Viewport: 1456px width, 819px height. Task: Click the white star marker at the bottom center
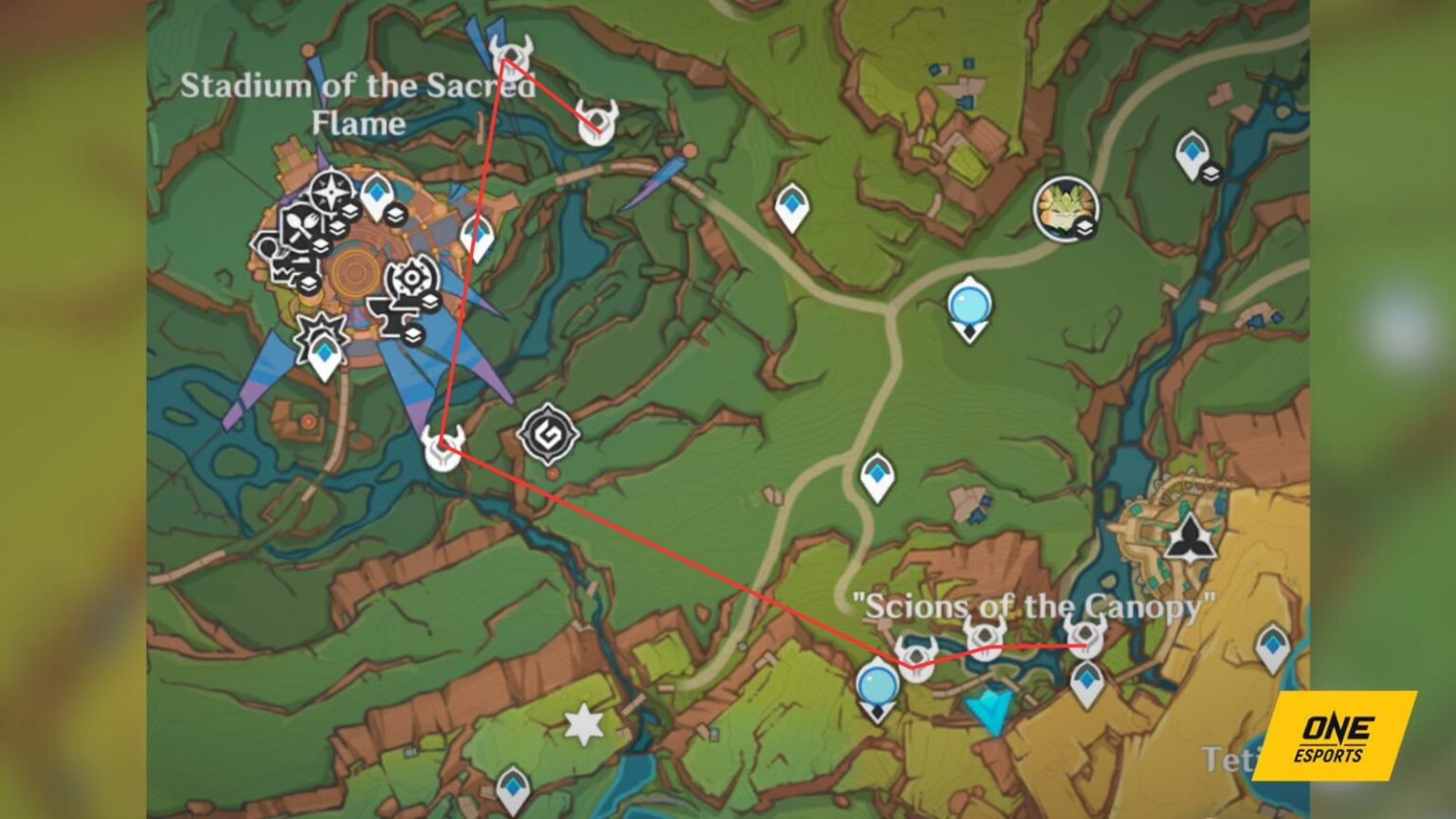pos(583,723)
